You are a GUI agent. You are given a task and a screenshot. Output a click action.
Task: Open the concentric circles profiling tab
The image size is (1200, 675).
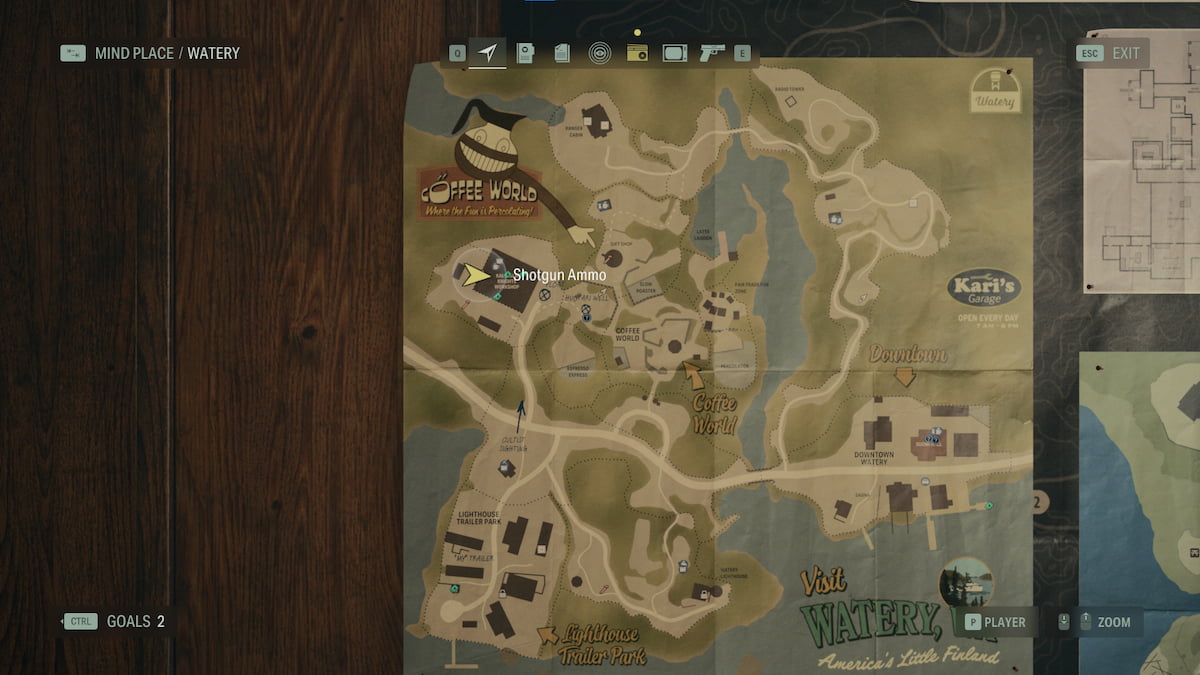[599, 53]
